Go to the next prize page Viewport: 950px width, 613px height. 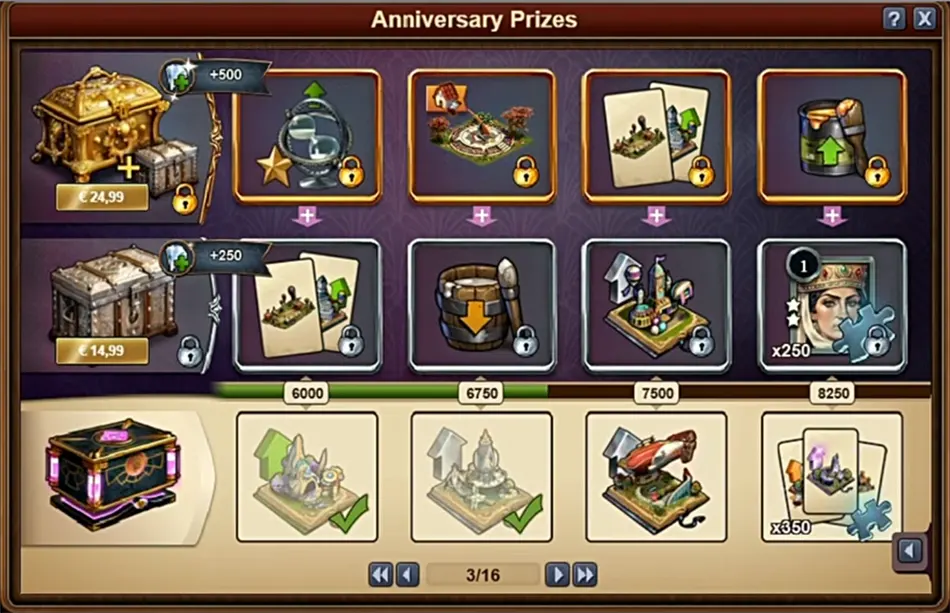[557, 574]
